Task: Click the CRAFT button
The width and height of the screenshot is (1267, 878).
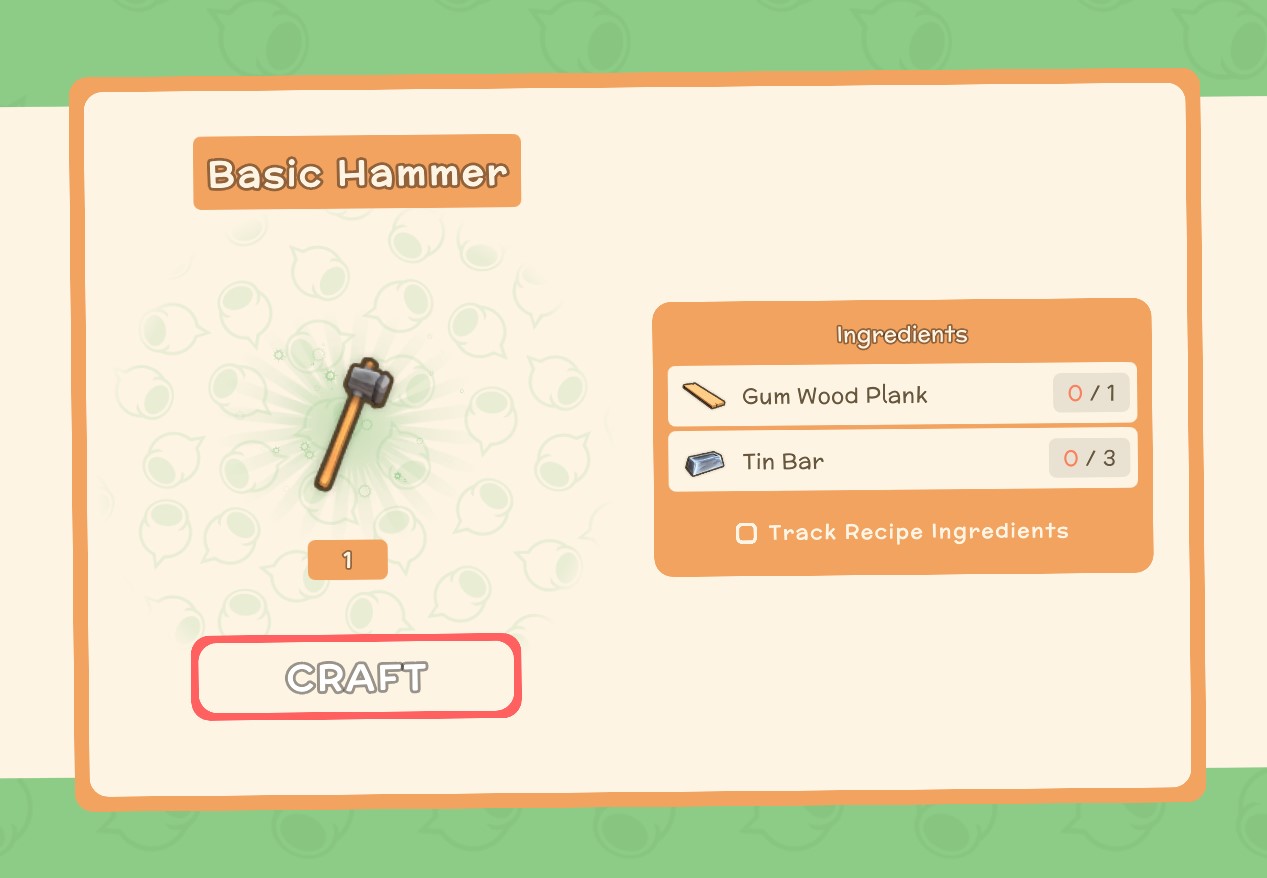Action: pos(356,677)
